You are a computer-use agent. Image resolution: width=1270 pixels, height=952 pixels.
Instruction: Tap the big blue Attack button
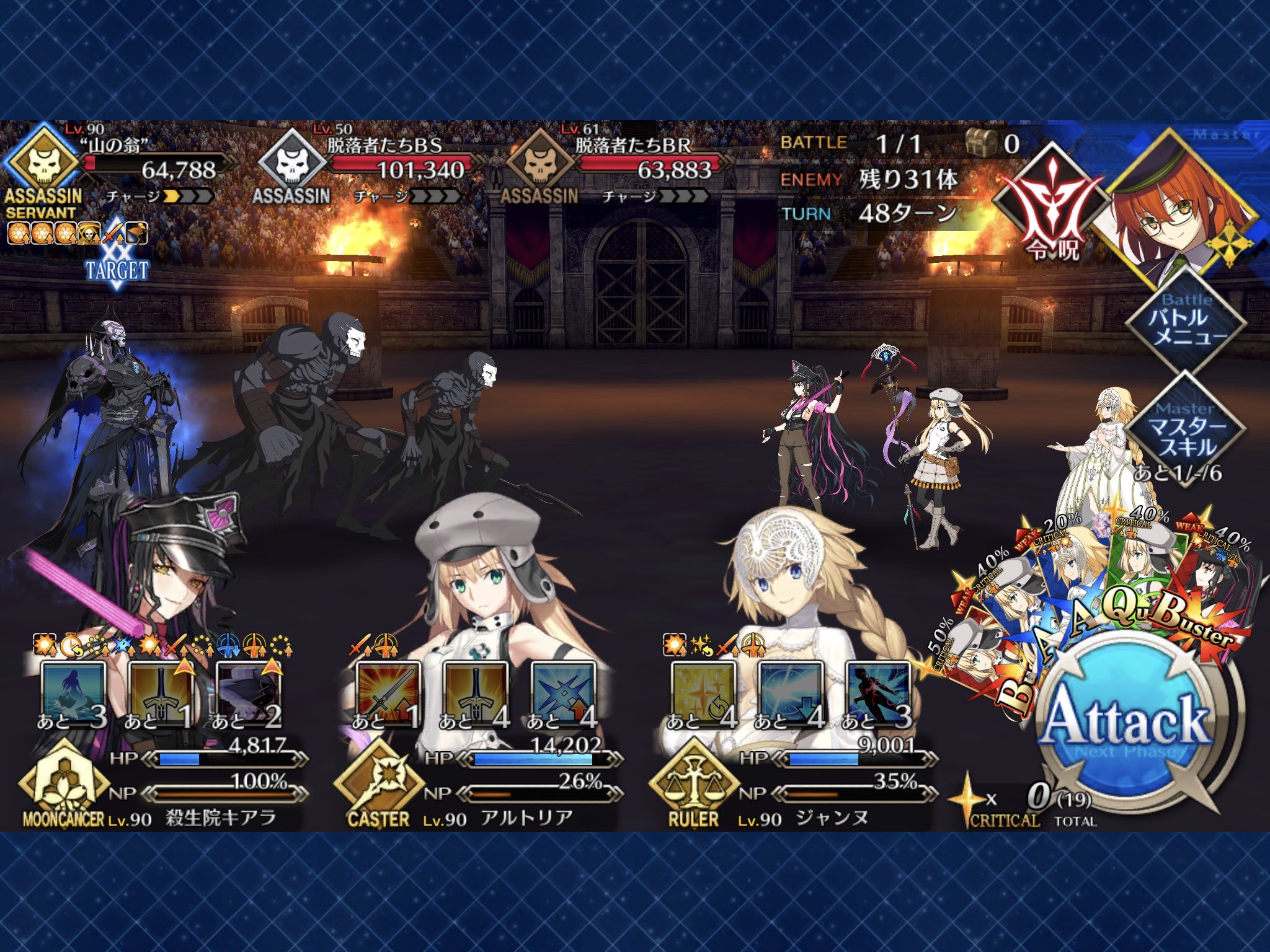tap(1128, 722)
